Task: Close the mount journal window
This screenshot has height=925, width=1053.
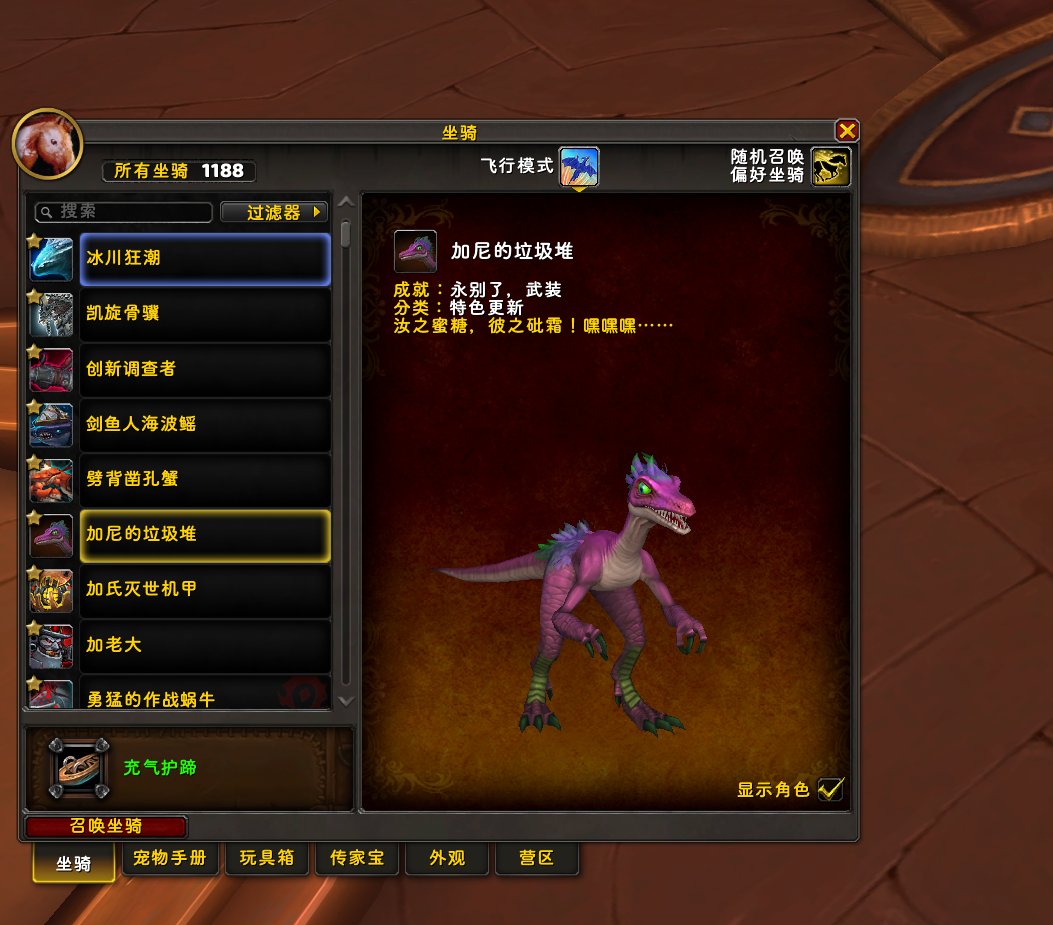Action: tap(846, 131)
